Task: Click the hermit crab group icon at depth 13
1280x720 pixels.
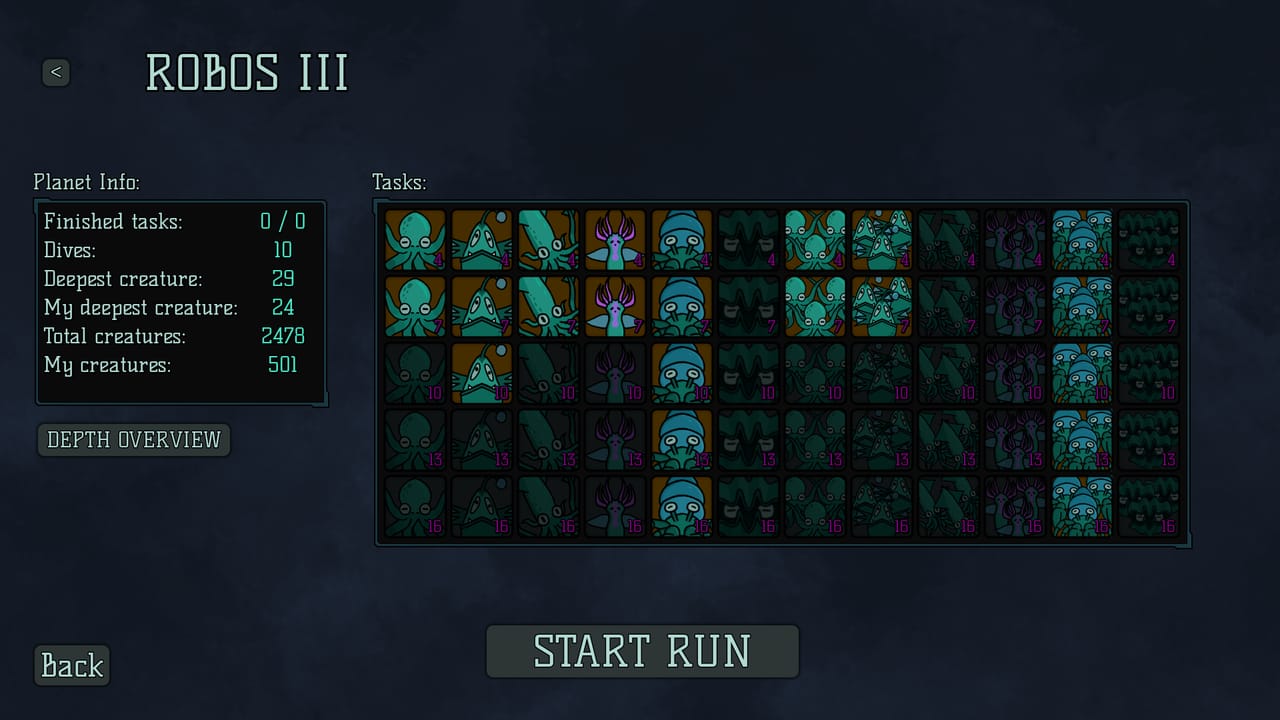Action: pyautogui.click(x=1081, y=441)
